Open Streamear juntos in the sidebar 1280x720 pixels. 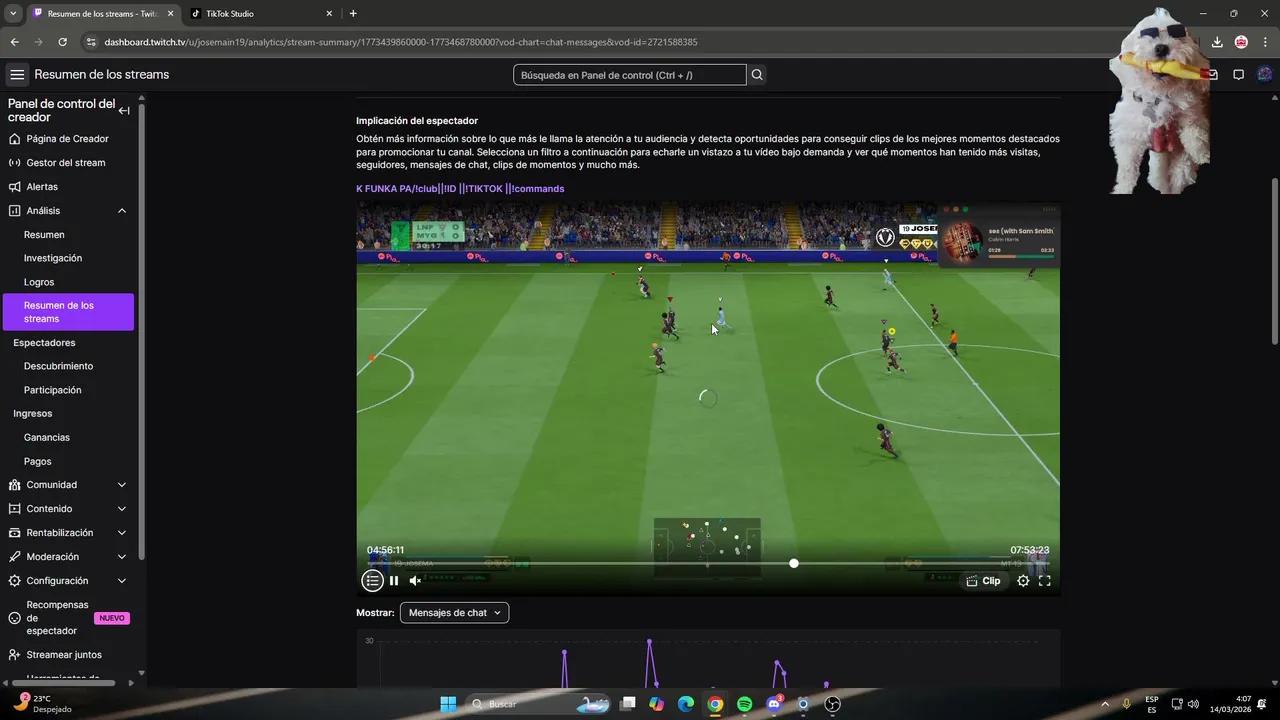63,654
